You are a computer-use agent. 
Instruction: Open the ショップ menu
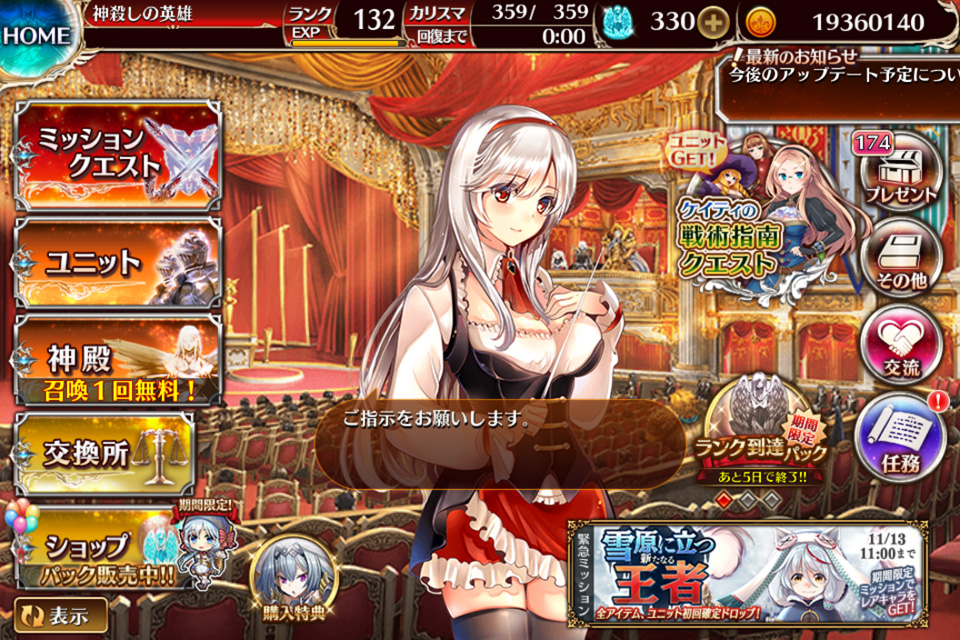(x=100, y=550)
